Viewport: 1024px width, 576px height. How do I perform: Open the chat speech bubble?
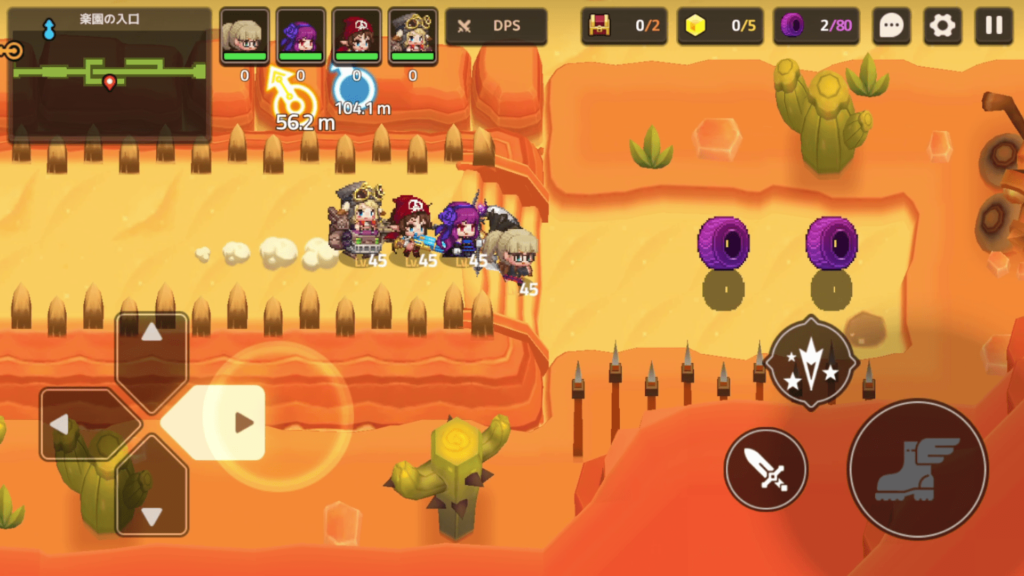coord(890,27)
